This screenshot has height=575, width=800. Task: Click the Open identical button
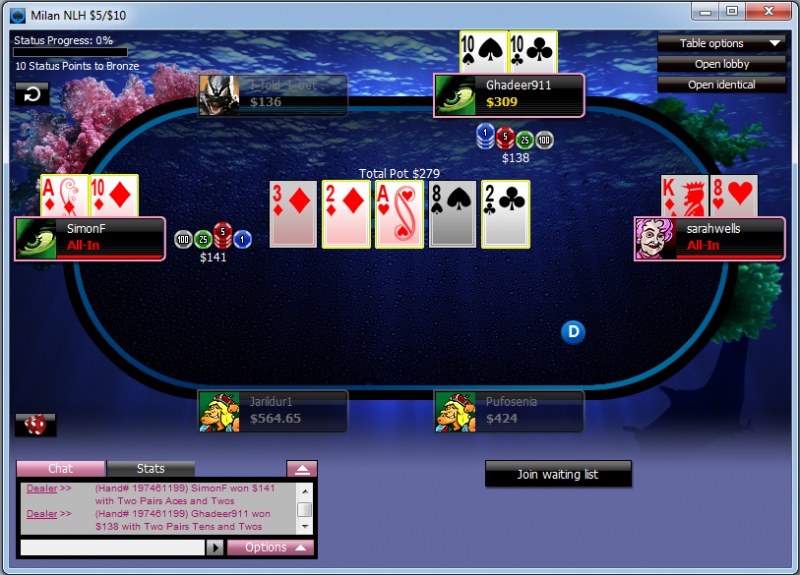pyautogui.click(x=720, y=85)
